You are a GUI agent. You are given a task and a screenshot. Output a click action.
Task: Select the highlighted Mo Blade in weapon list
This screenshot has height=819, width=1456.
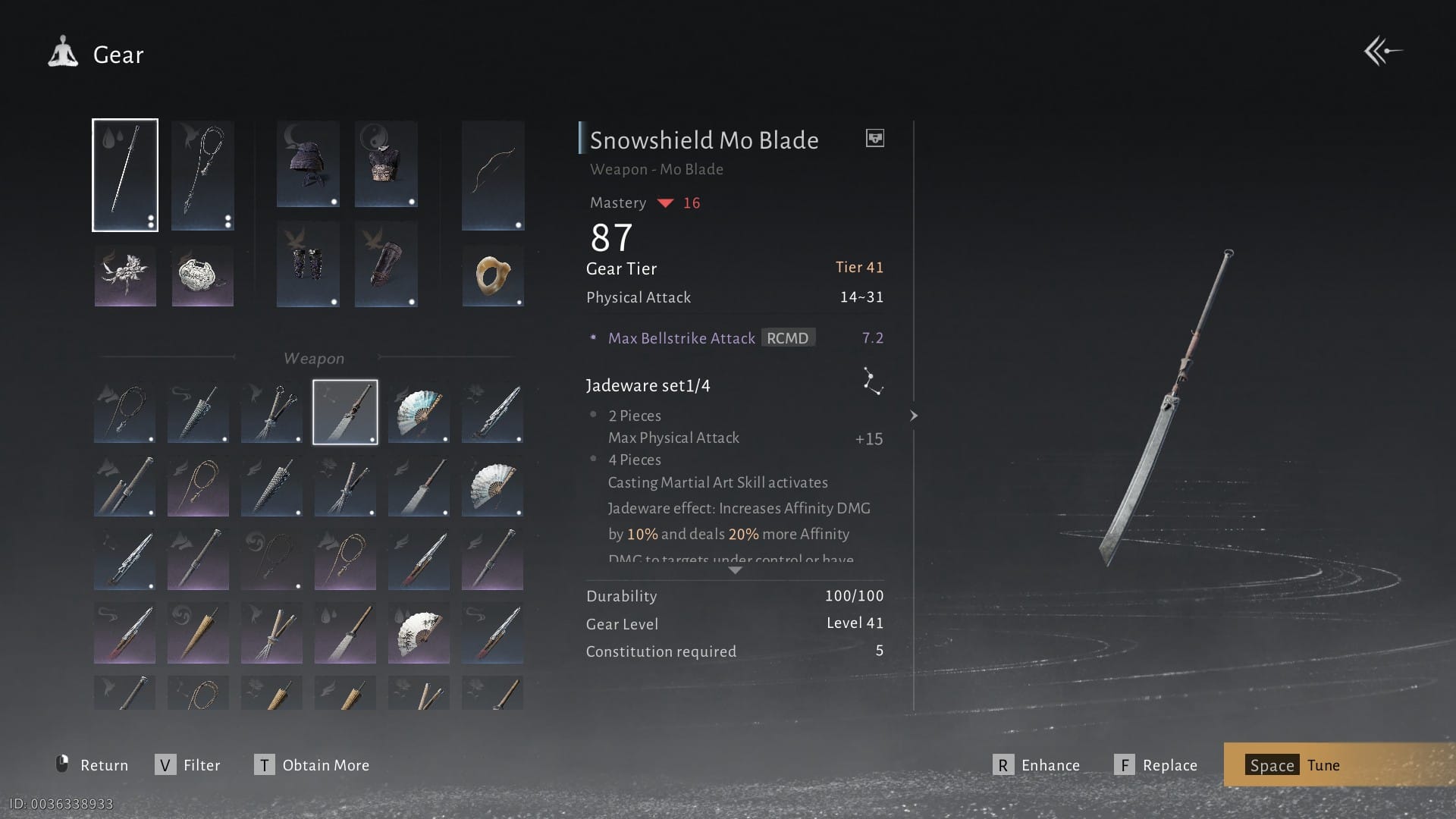[345, 412]
